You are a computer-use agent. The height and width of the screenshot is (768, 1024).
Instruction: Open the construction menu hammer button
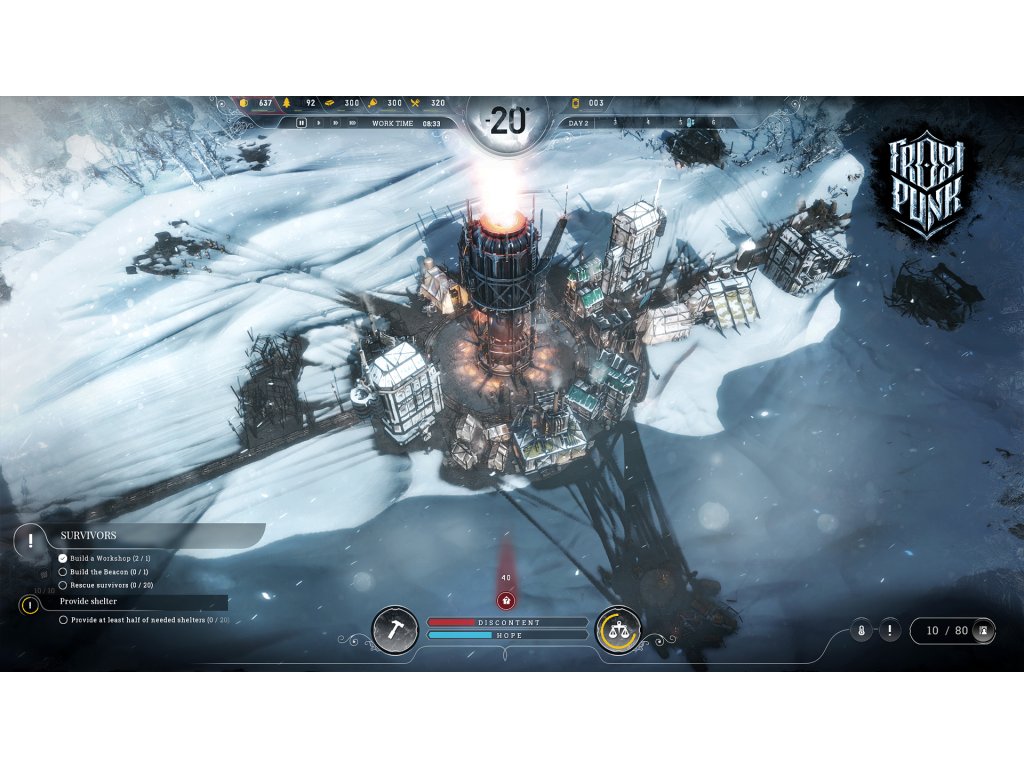(x=395, y=629)
